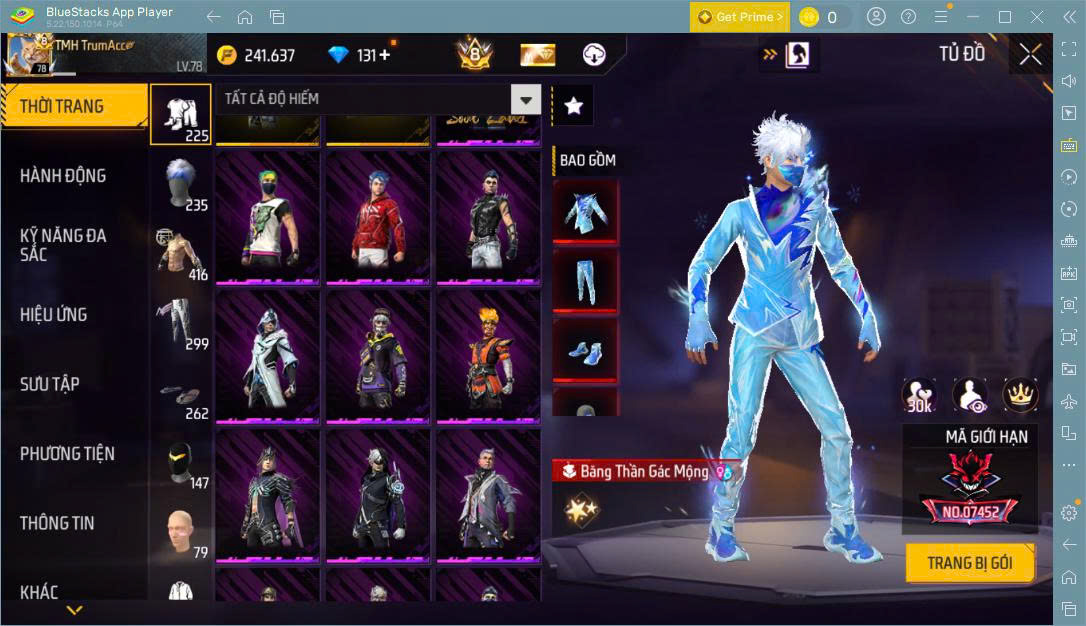Open the HÀNH ĐỘNG category
1086x626 pixels.
click(63, 176)
